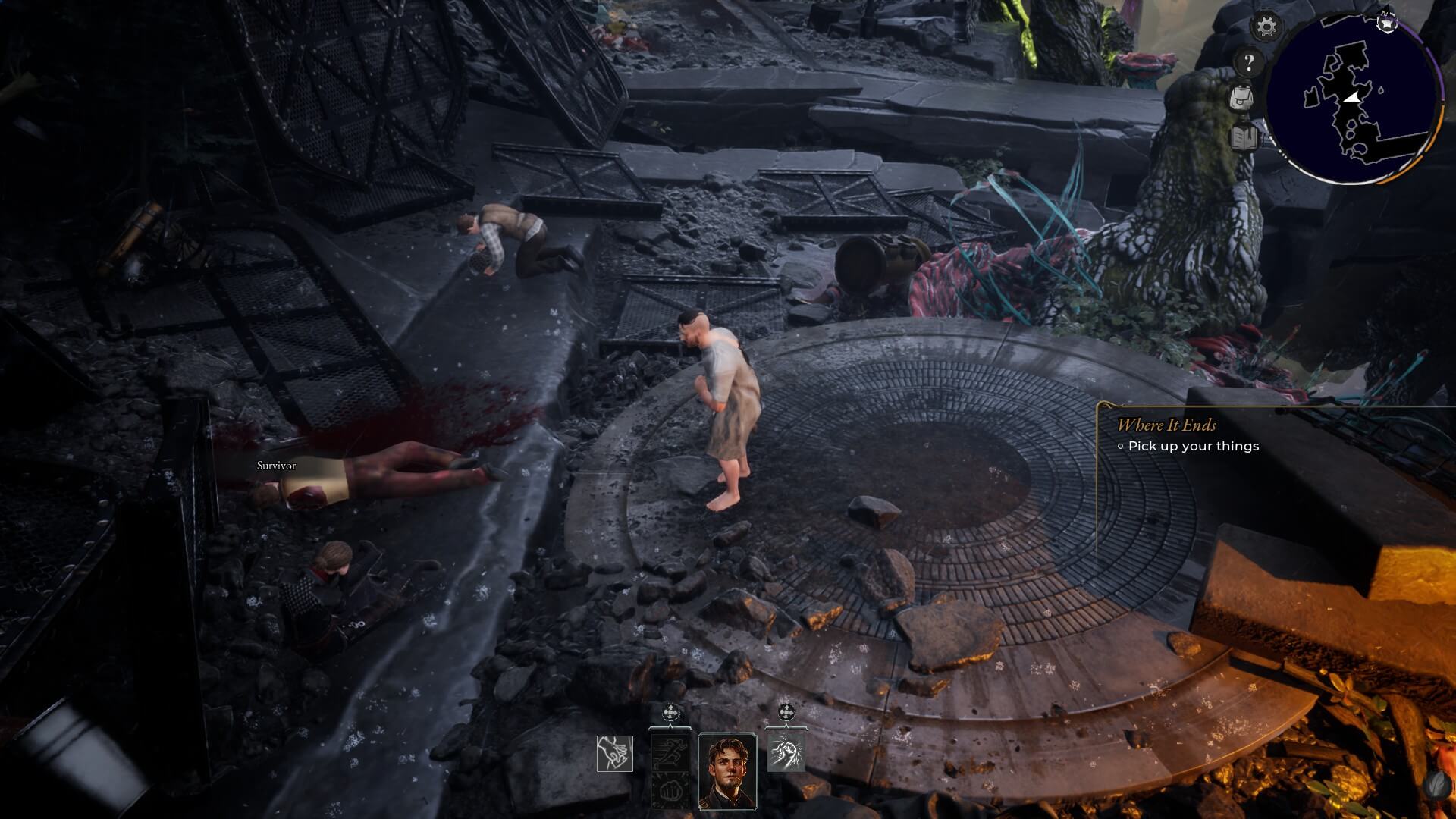This screenshot has height=819, width=1456.
Task: Open the question mark help icon
Action: (x=1248, y=62)
